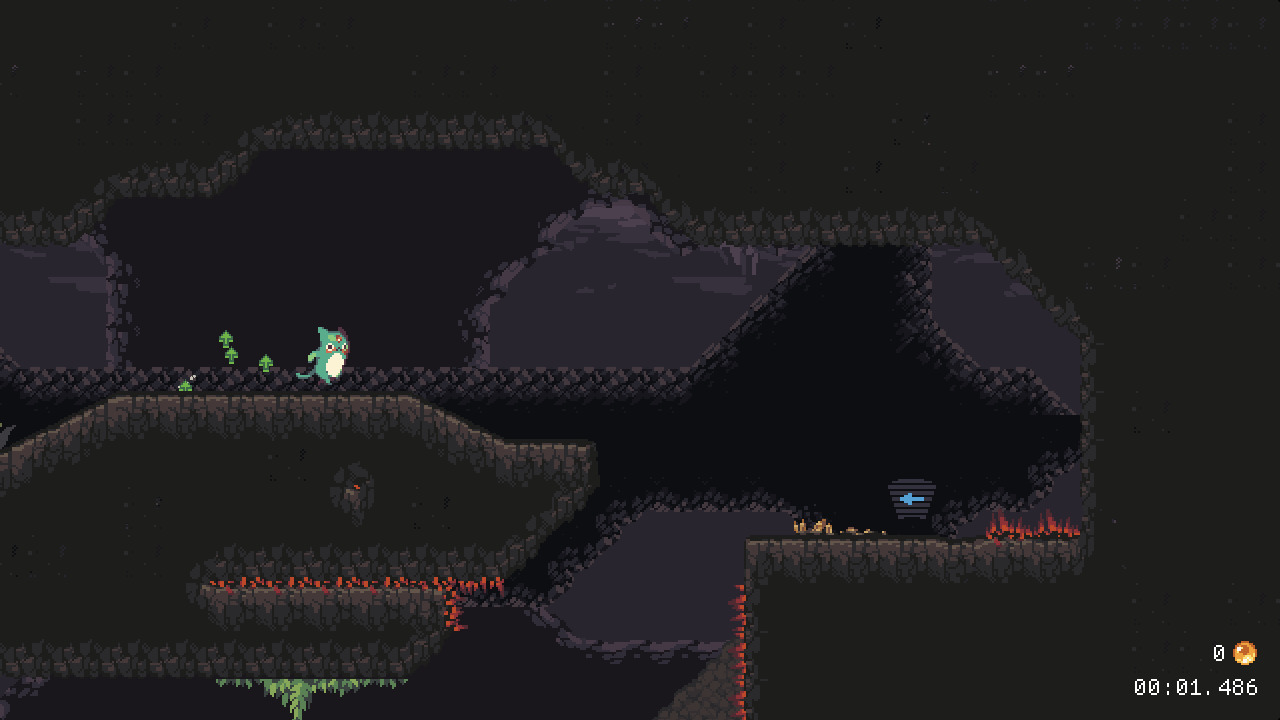
Task: Click the golden mushroom cluster on the right platform
Action: click(x=813, y=525)
